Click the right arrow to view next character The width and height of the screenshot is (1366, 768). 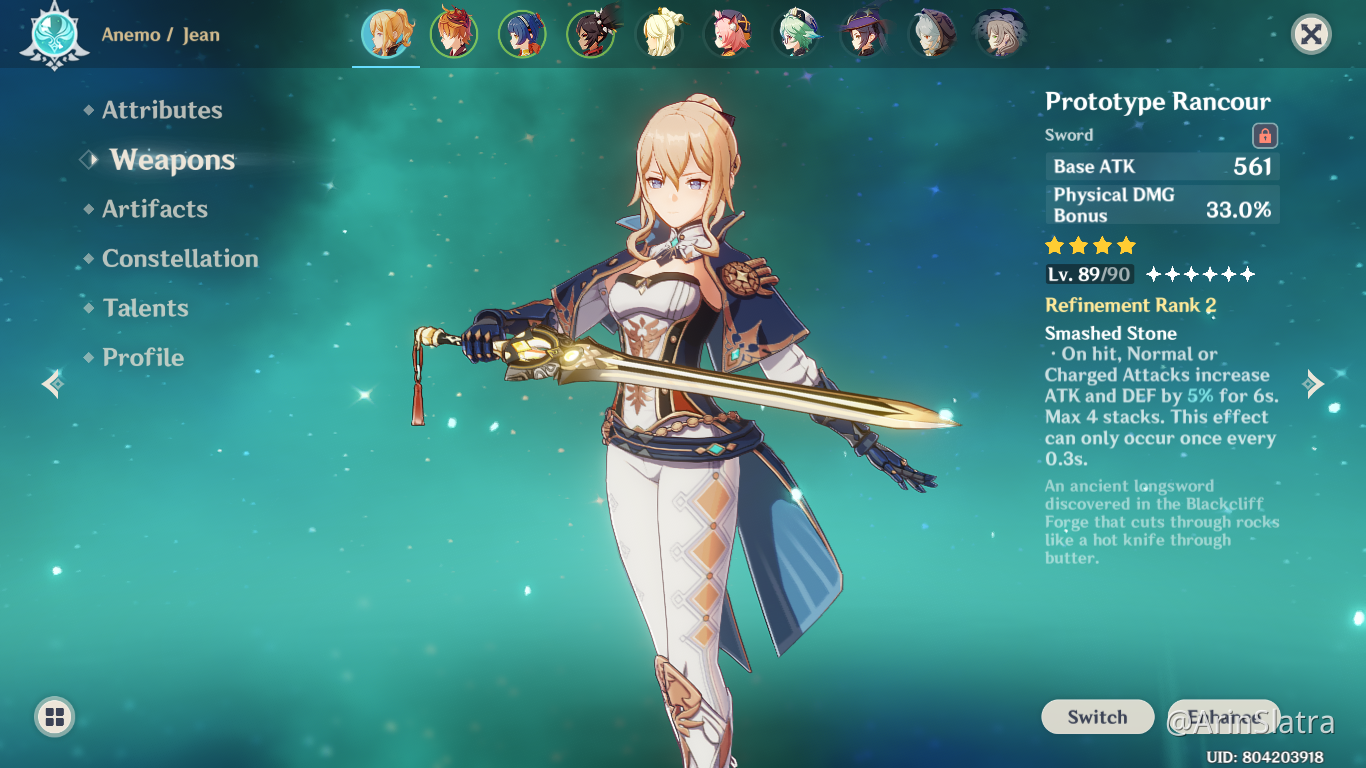tap(1315, 384)
